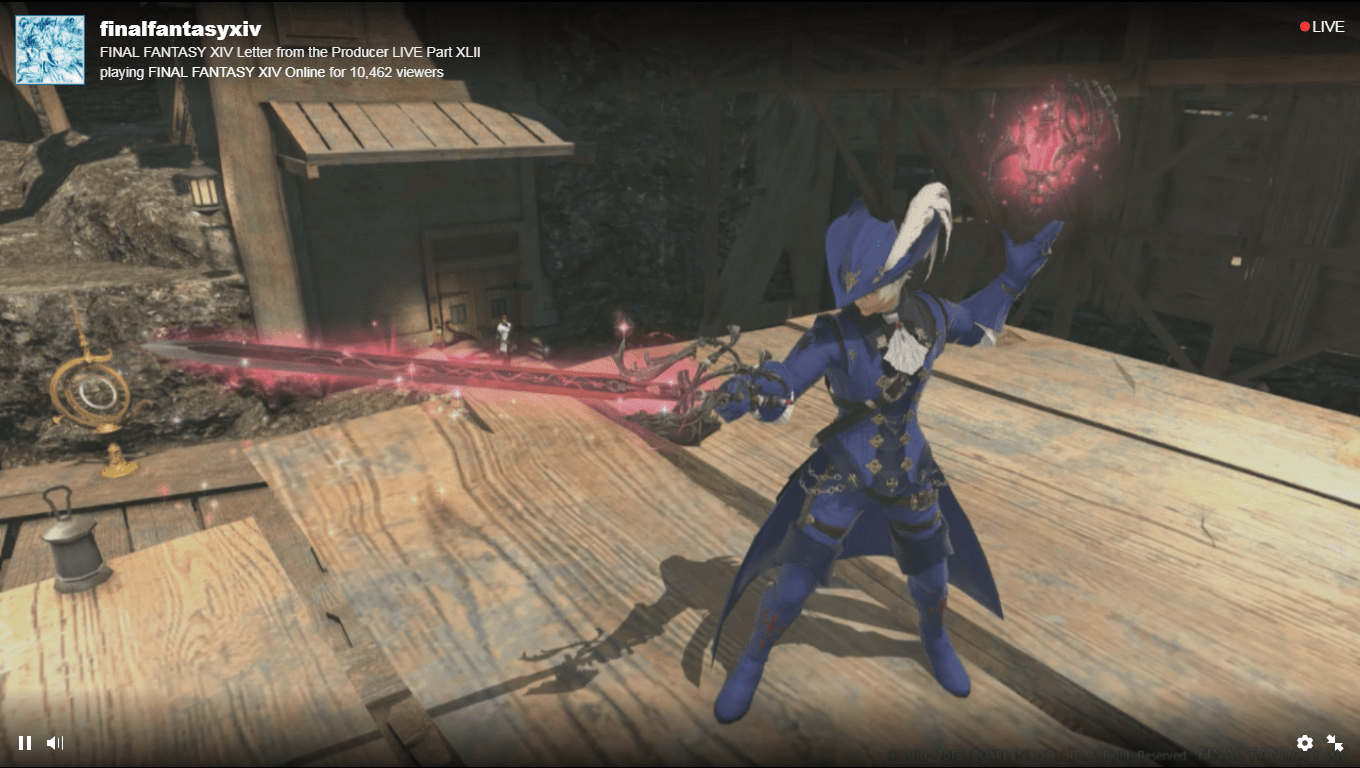The width and height of the screenshot is (1360, 768).
Task: Click the red LIVE indicator dot
Action: pyautogui.click(x=1303, y=26)
